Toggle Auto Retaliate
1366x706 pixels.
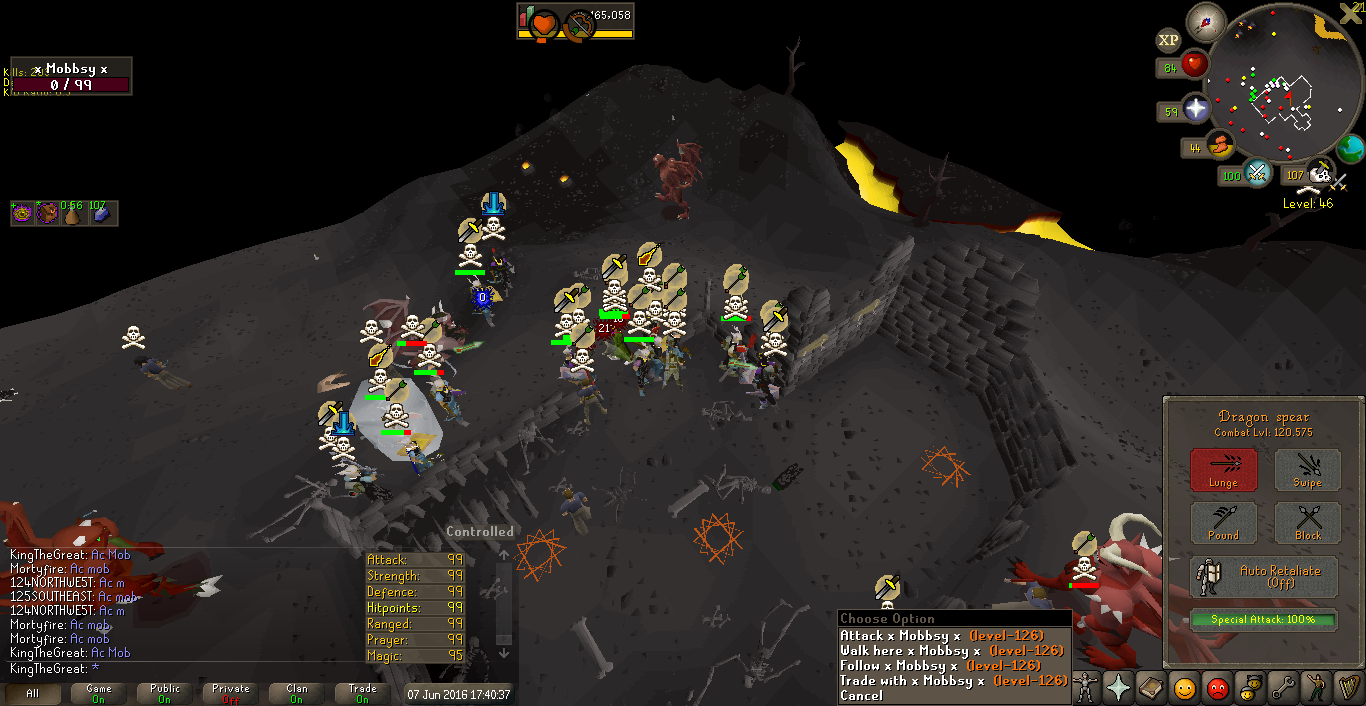pos(1264,577)
